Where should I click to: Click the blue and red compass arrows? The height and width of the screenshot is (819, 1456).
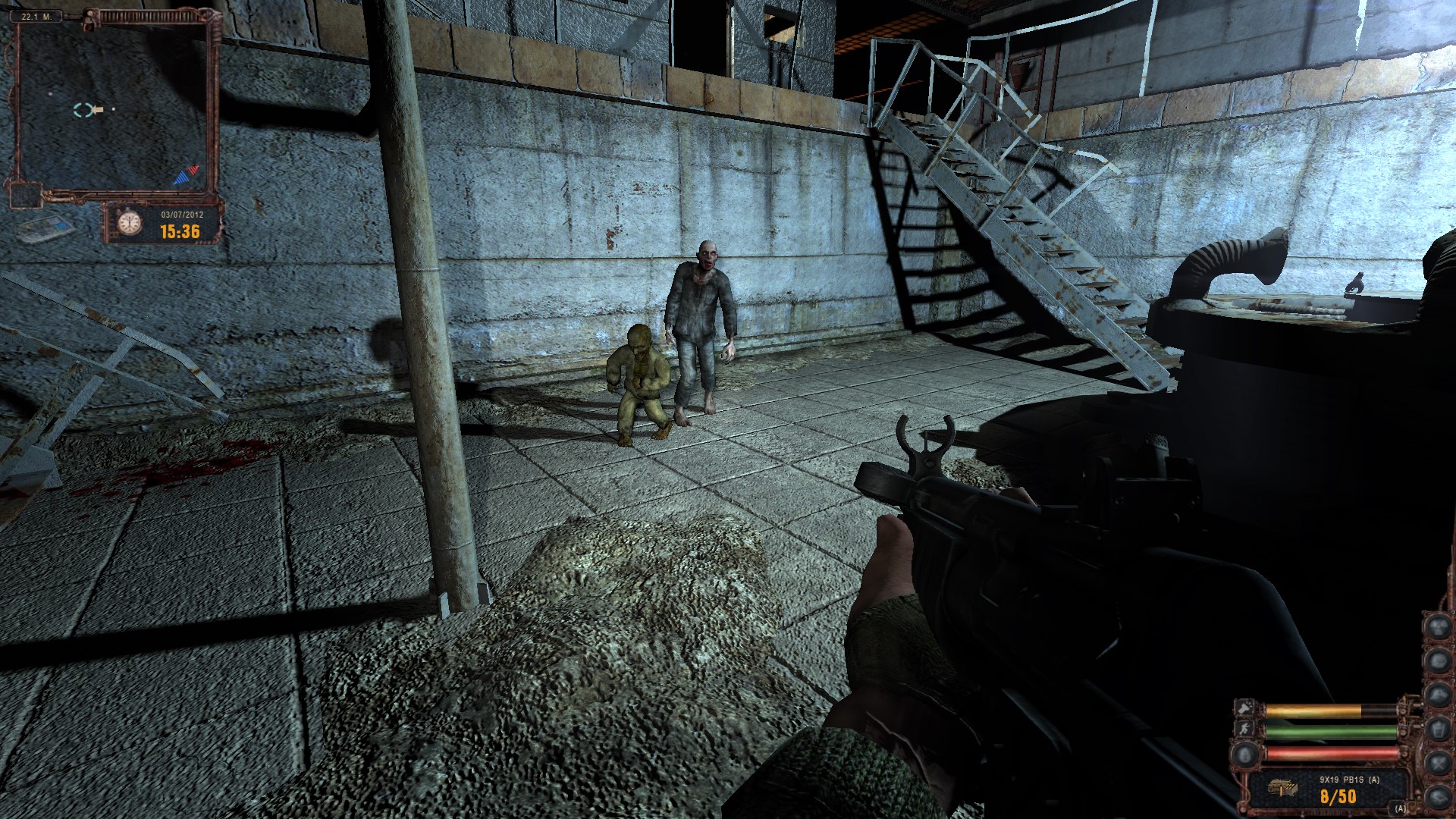point(187,175)
